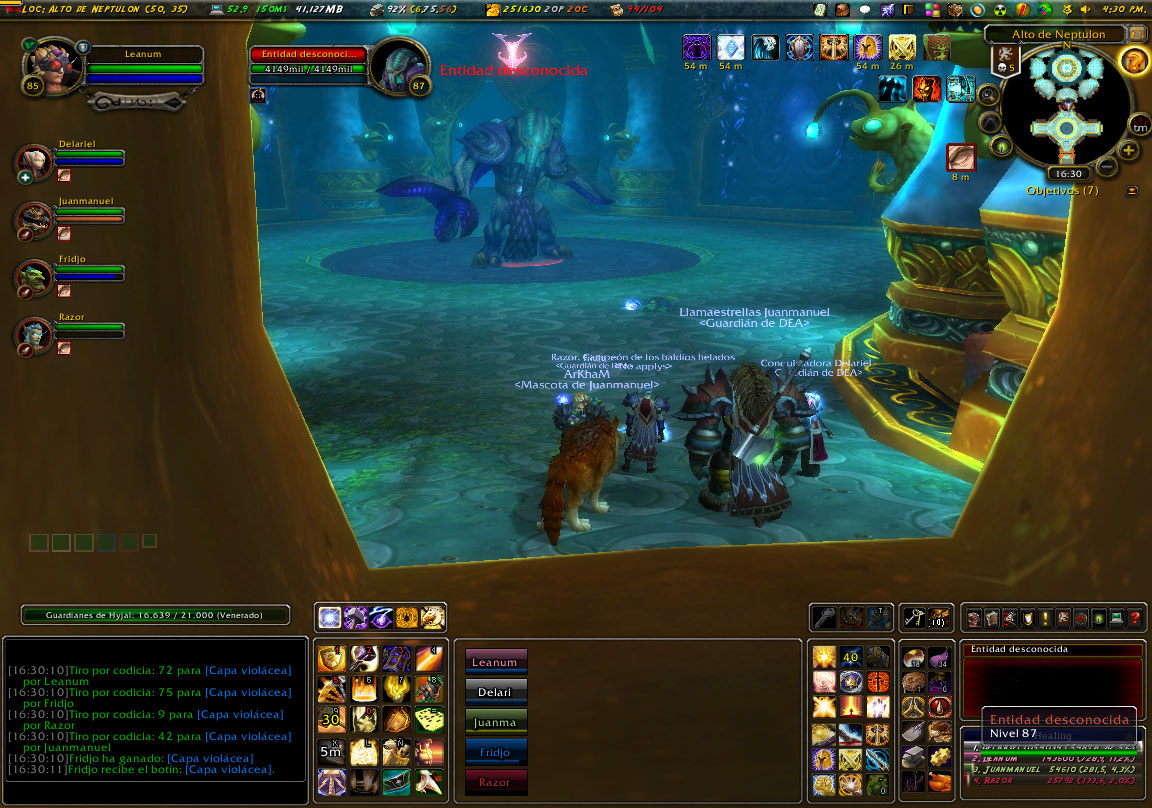Click the Guardianes de Hyjal reputation bar
1152x808 pixels.
pyautogui.click(x=156, y=615)
